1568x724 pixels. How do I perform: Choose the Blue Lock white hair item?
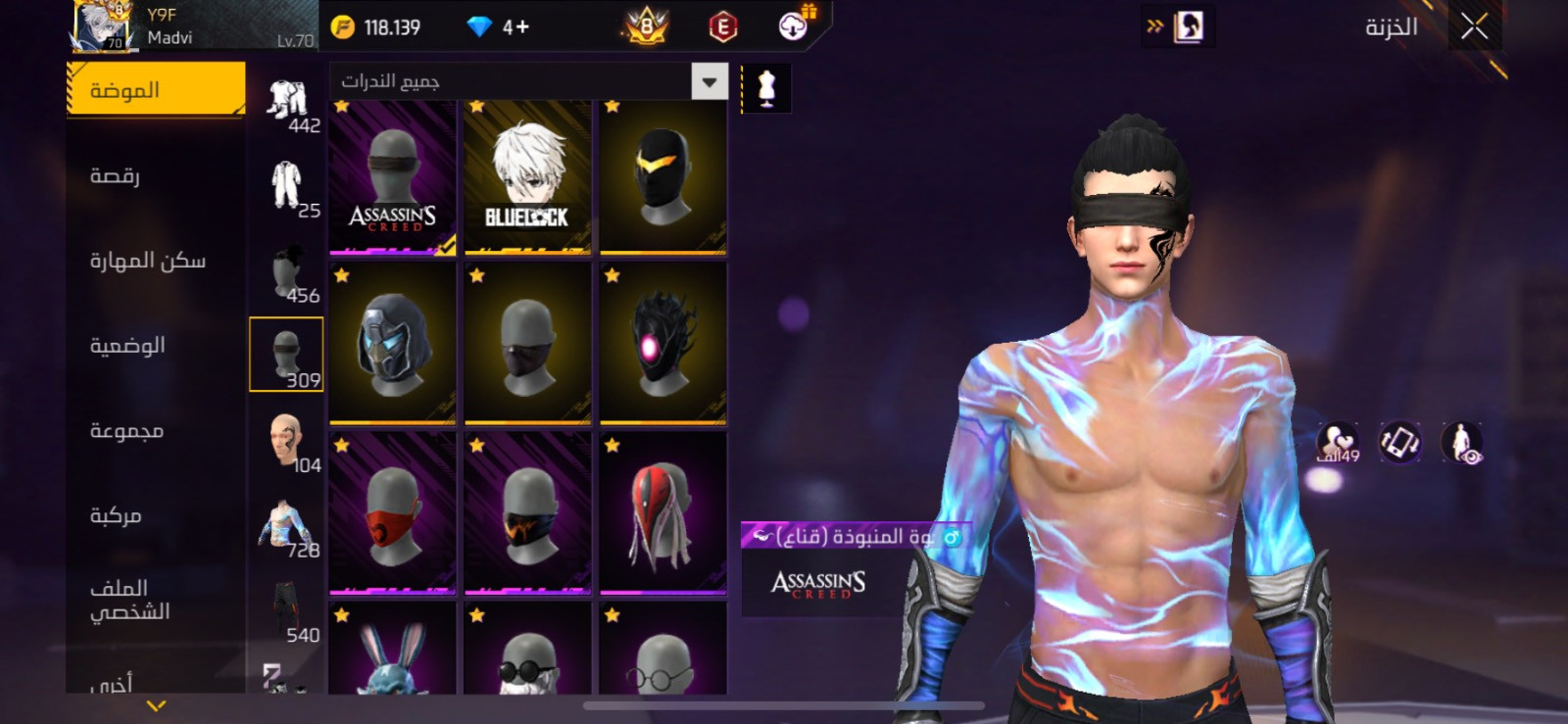(527, 177)
